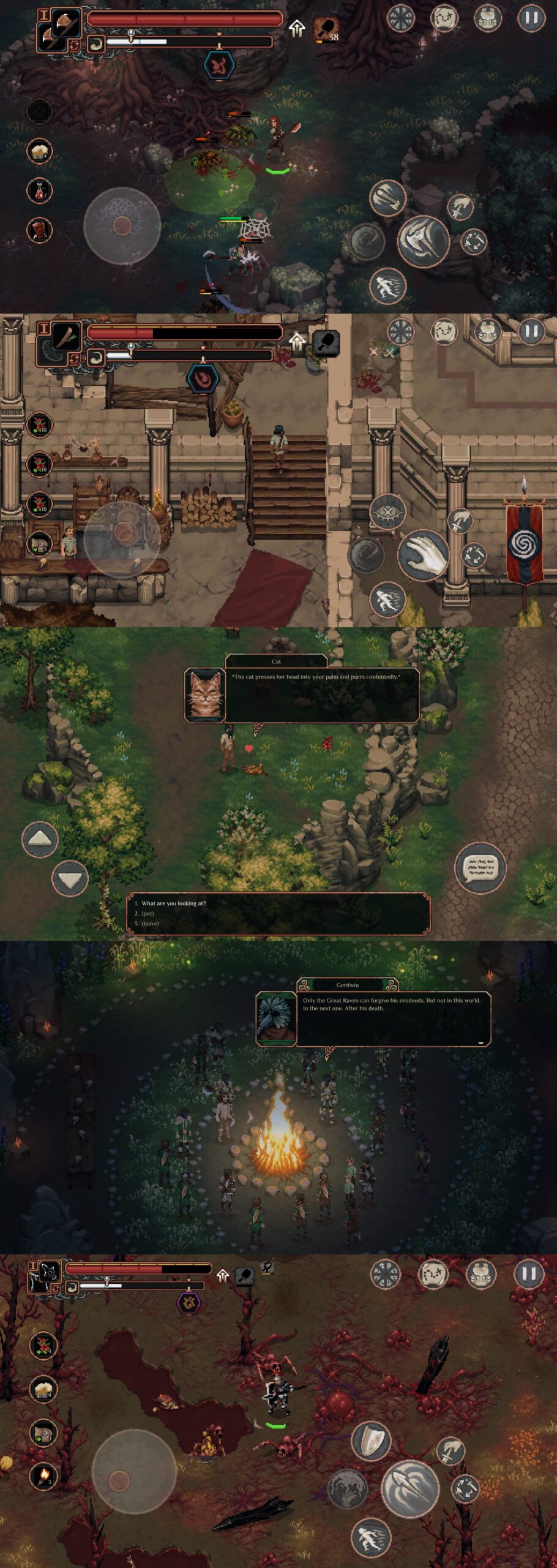Drink from the red potion flask slot
The image size is (557, 1568).
39,190
